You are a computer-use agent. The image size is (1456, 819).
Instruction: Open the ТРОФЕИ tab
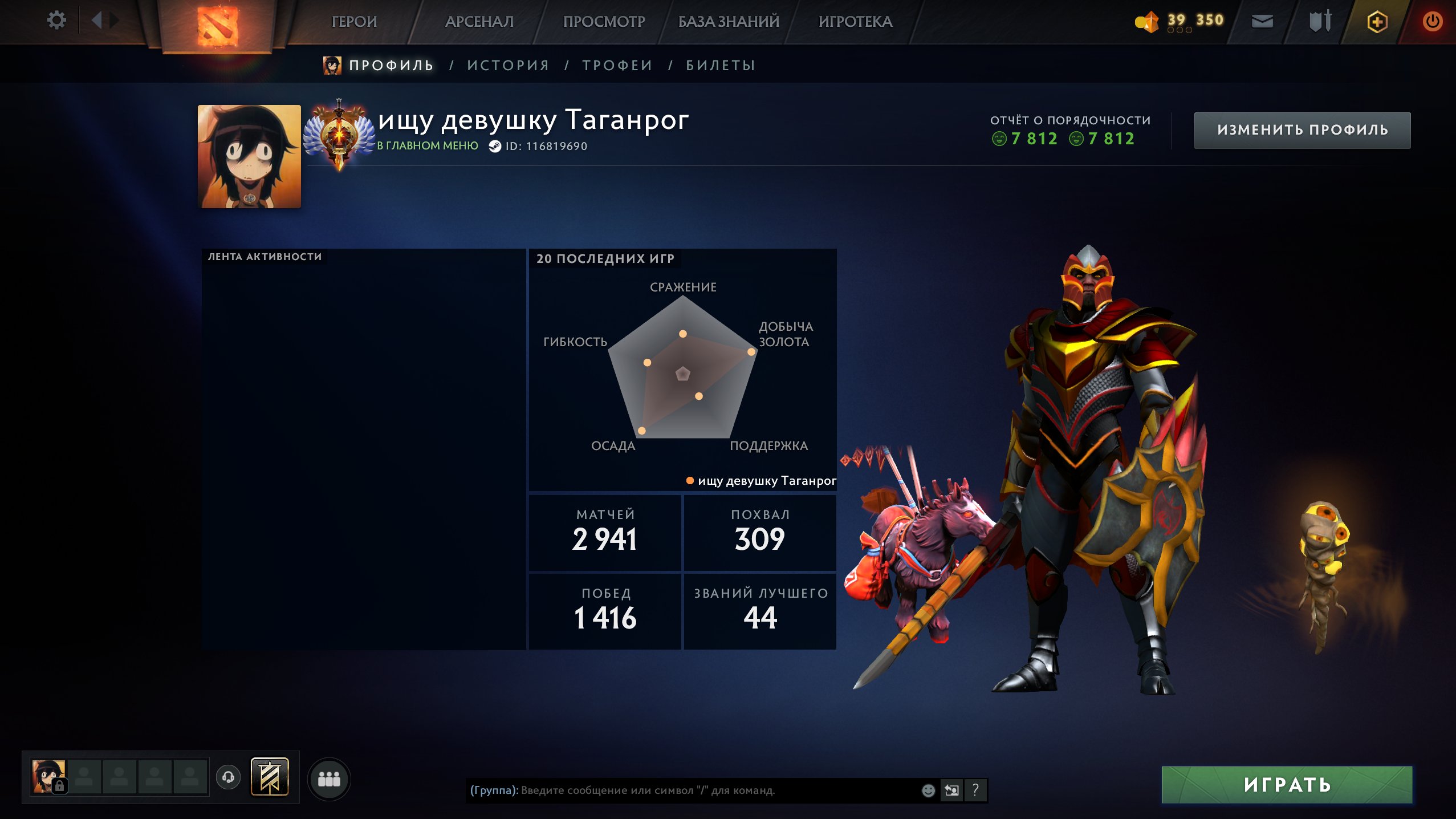(616, 64)
